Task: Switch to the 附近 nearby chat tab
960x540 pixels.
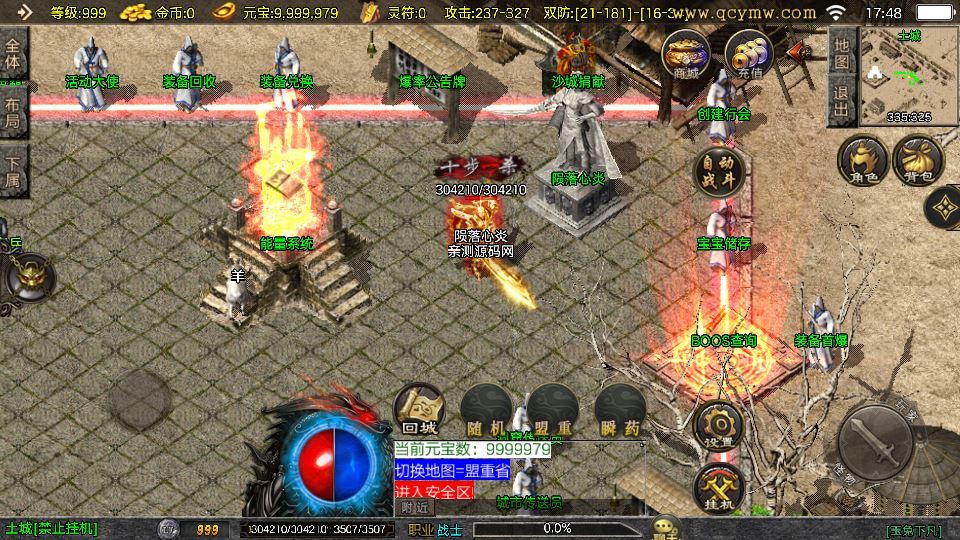Action: click(x=413, y=507)
